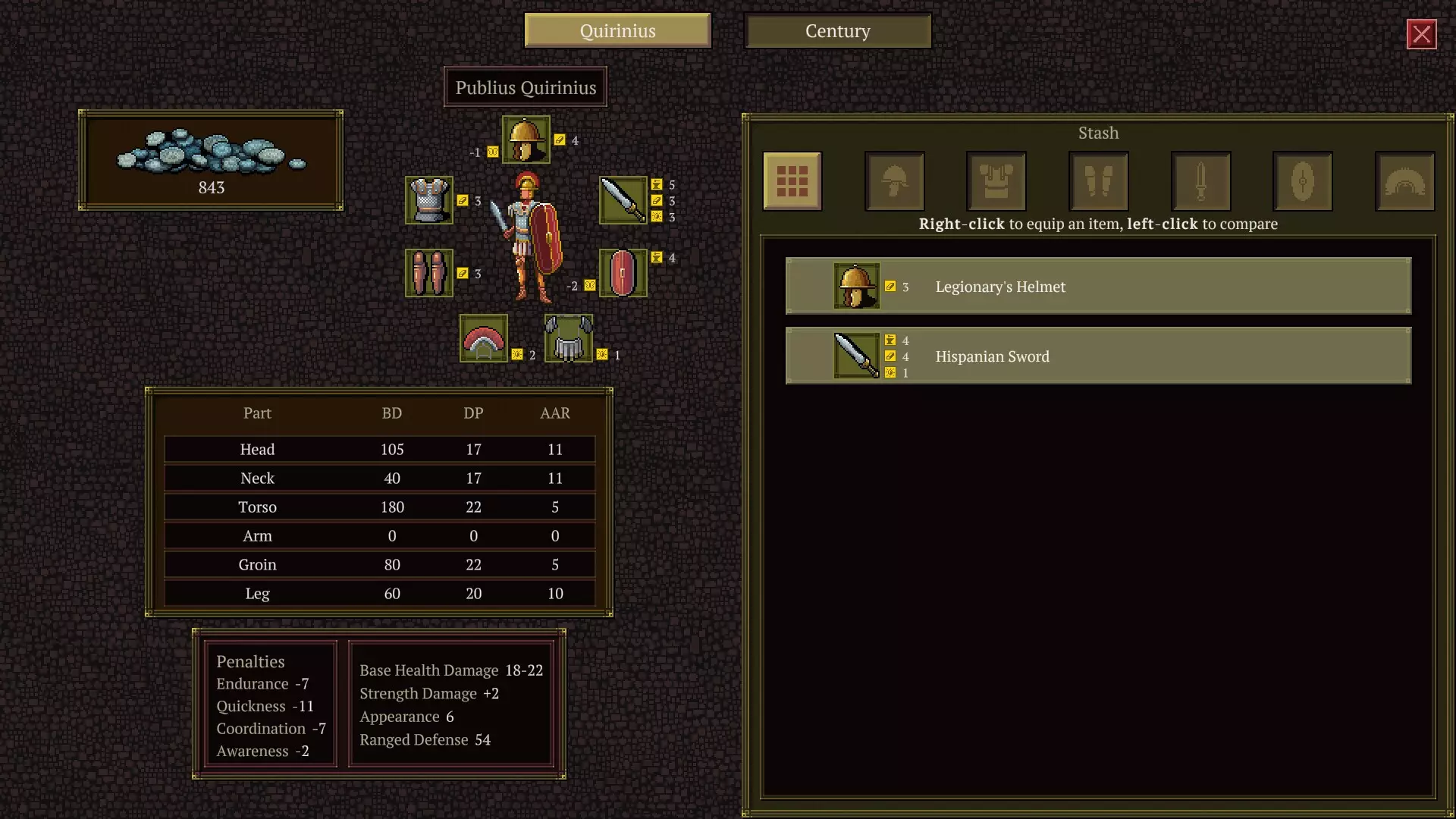The image size is (1456, 819).
Task: Filter the stash by helmets
Action: tap(894, 181)
